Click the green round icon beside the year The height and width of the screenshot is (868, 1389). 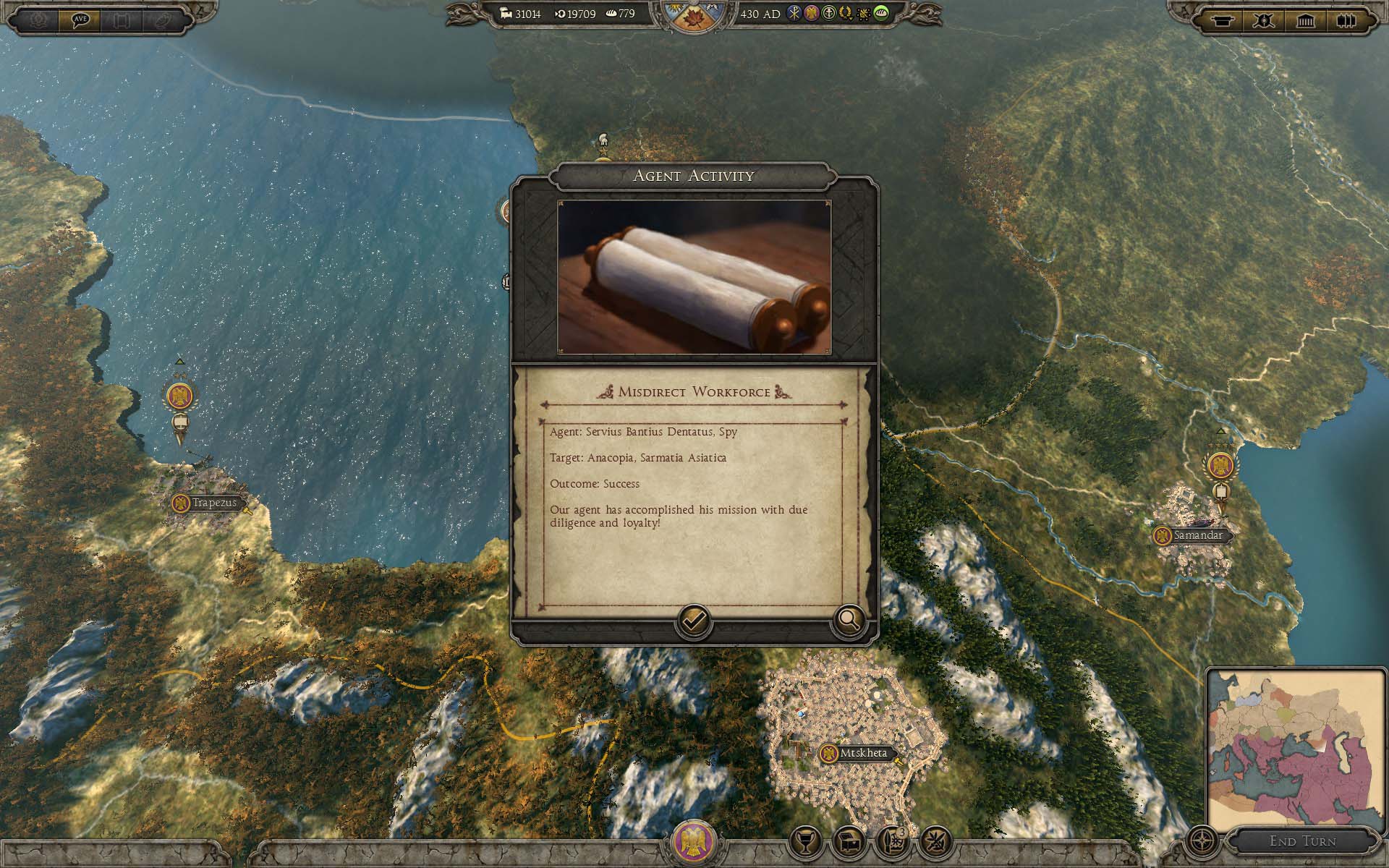pyautogui.click(x=881, y=14)
